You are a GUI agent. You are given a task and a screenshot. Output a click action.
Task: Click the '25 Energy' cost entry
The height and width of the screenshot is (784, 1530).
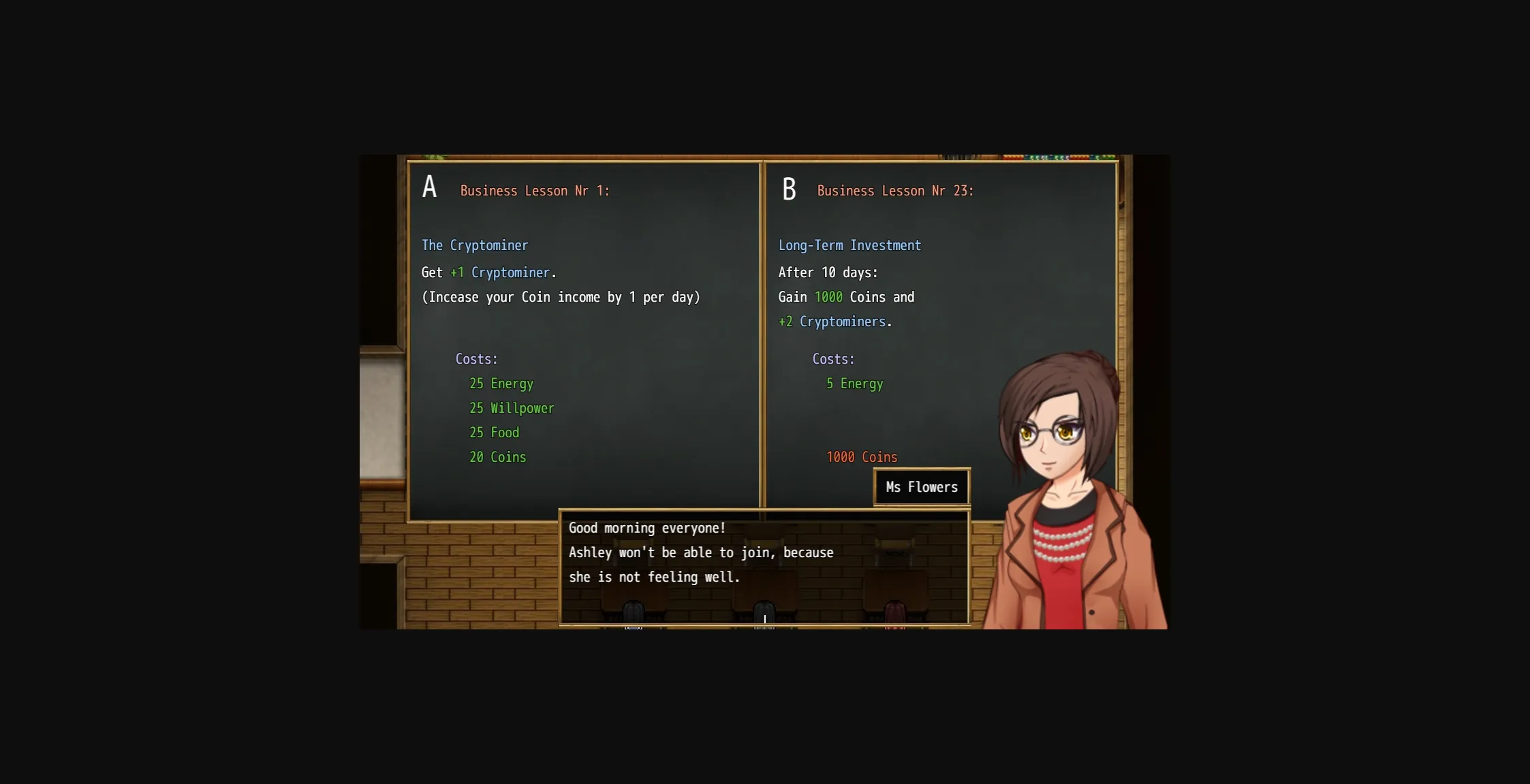(x=501, y=383)
